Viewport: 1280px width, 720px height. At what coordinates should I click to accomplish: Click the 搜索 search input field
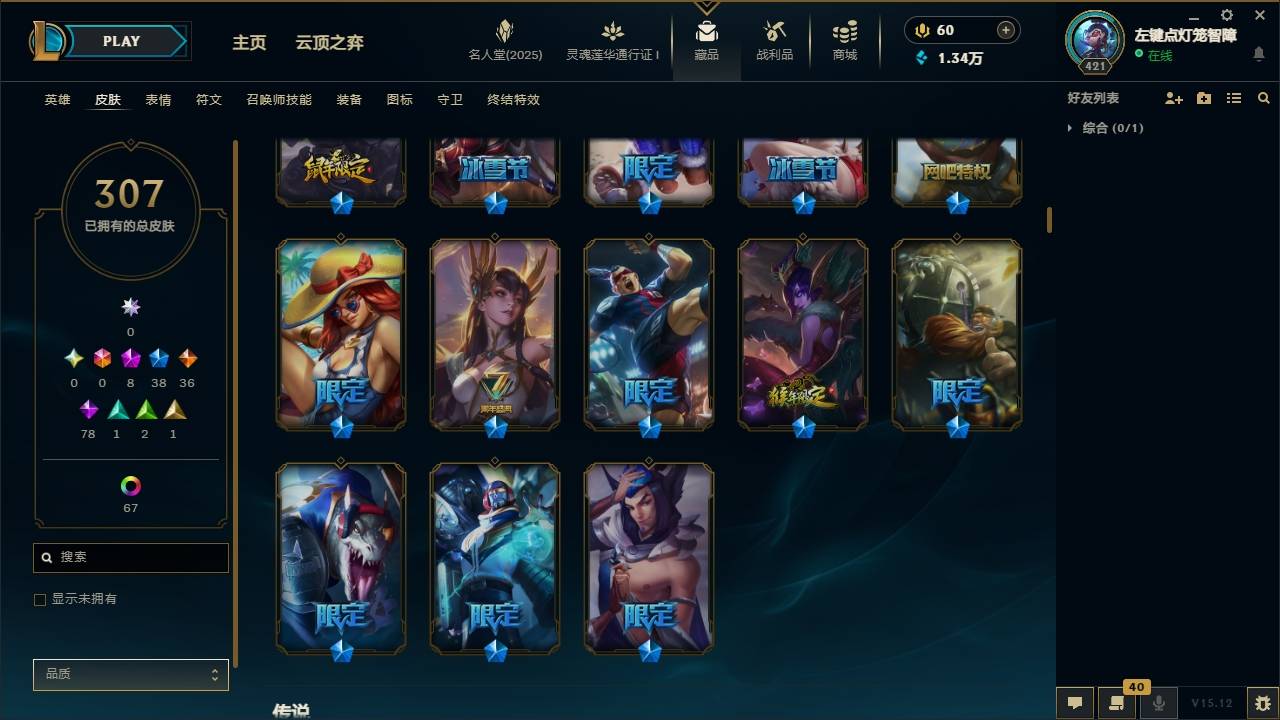pos(130,557)
